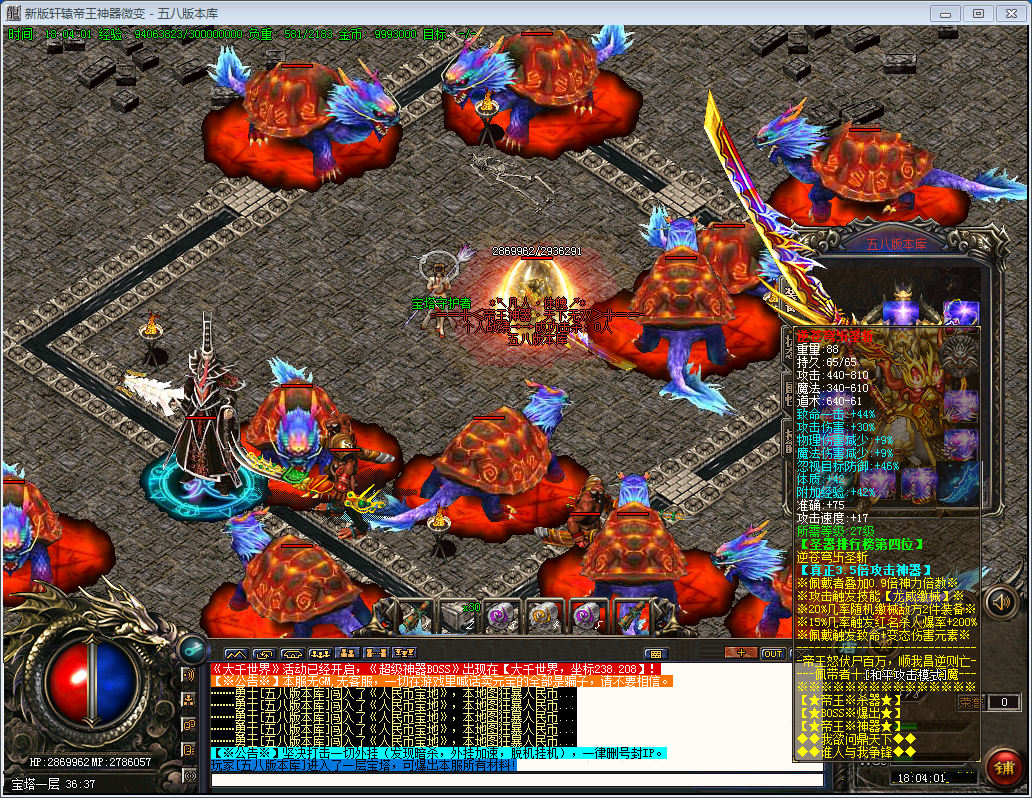Open the red shop button
The height and width of the screenshot is (798, 1032).
click(x=1003, y=767)
